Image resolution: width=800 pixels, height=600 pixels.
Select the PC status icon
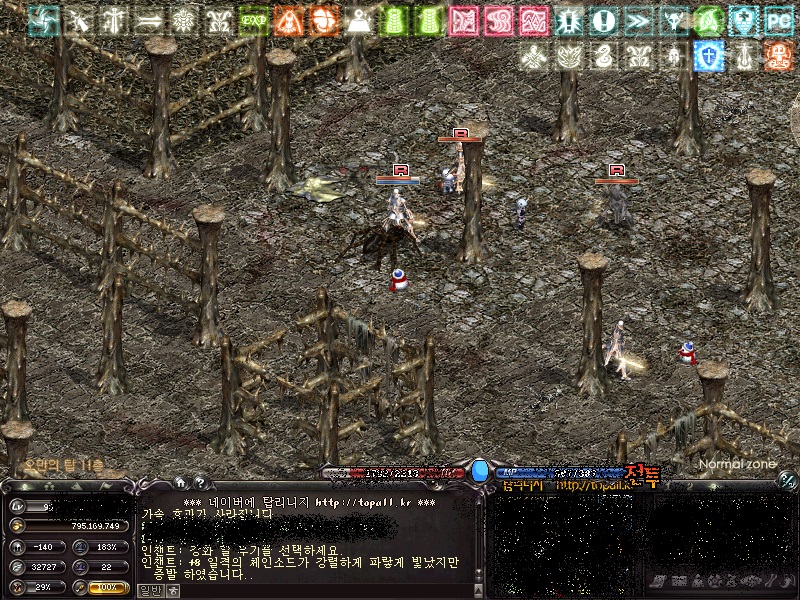pos(778,20)
